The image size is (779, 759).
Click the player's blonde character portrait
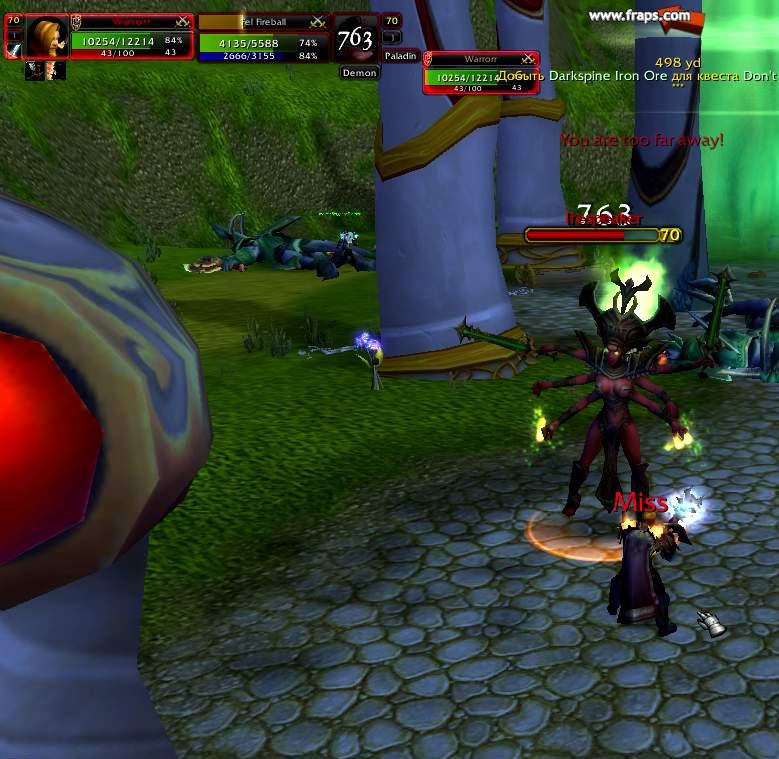[46, 38]
